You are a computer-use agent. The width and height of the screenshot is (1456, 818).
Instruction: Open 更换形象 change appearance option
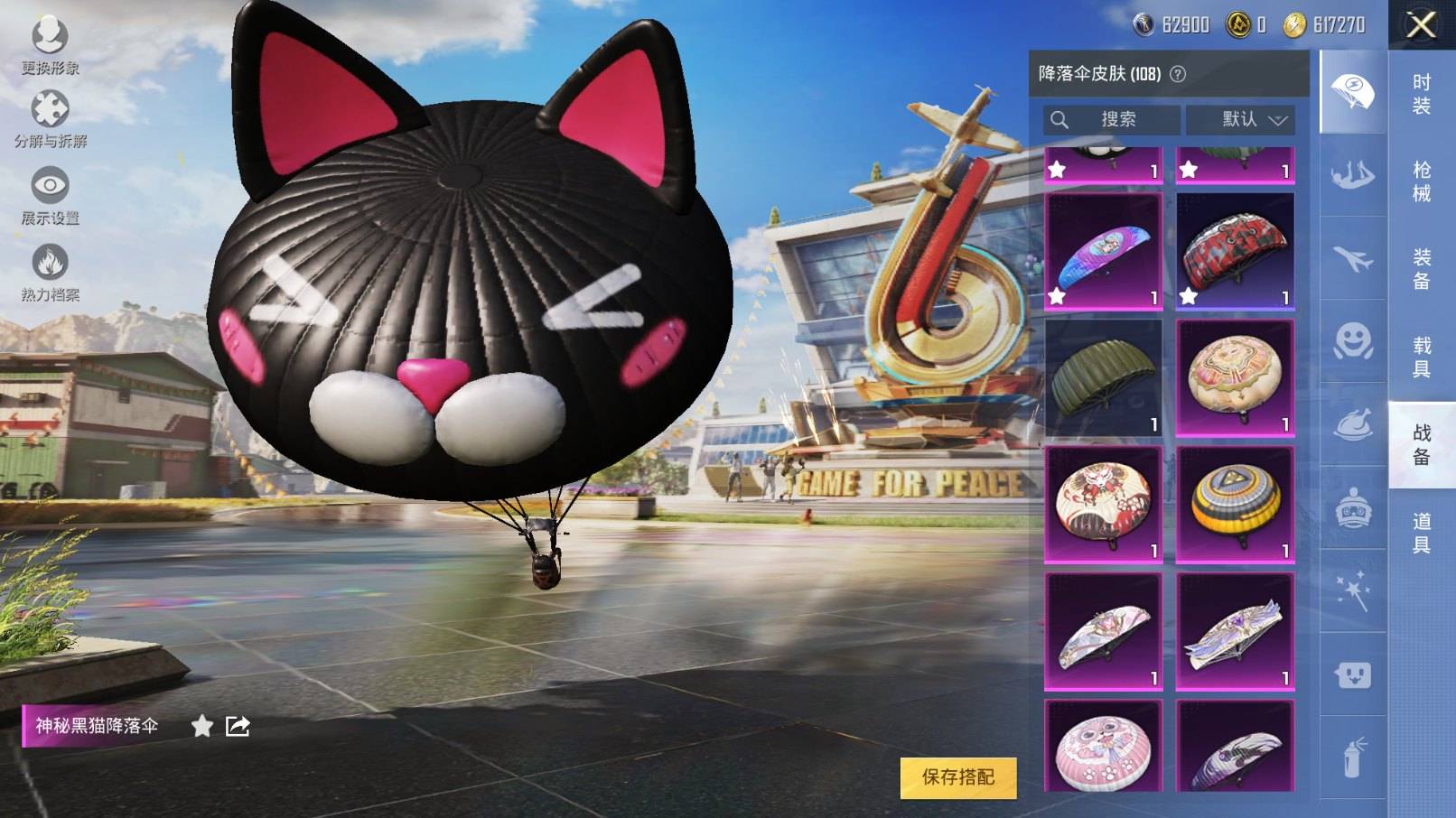coord(50,46)
